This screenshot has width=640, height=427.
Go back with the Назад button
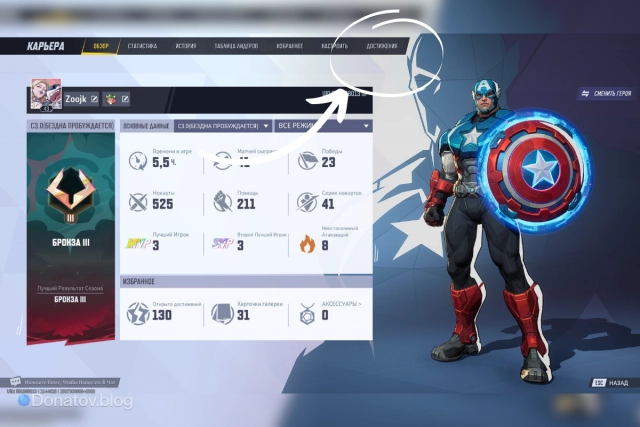click(610, 382)
